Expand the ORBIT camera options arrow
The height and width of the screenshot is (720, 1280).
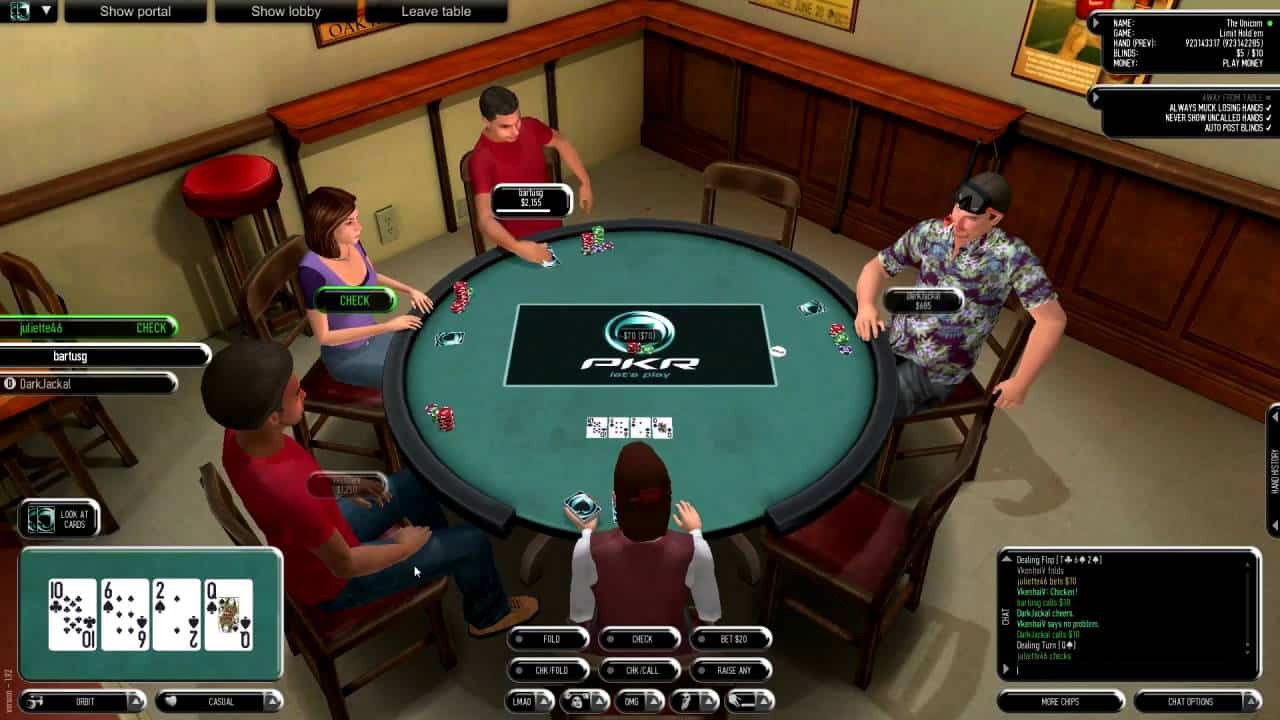point(134,703)
